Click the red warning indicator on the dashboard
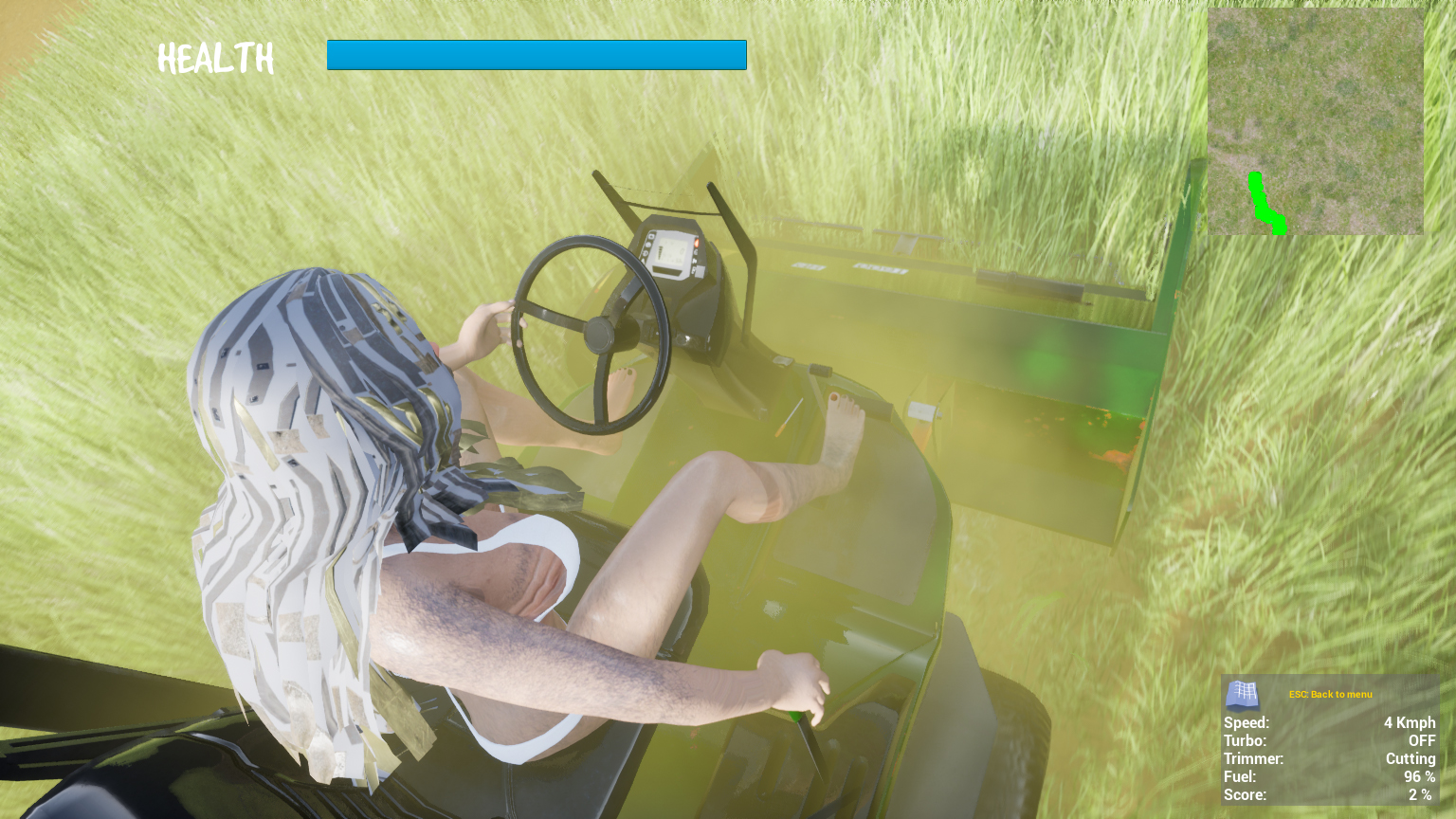Viewport: 1456px width, 819px height. click(697, 244)
